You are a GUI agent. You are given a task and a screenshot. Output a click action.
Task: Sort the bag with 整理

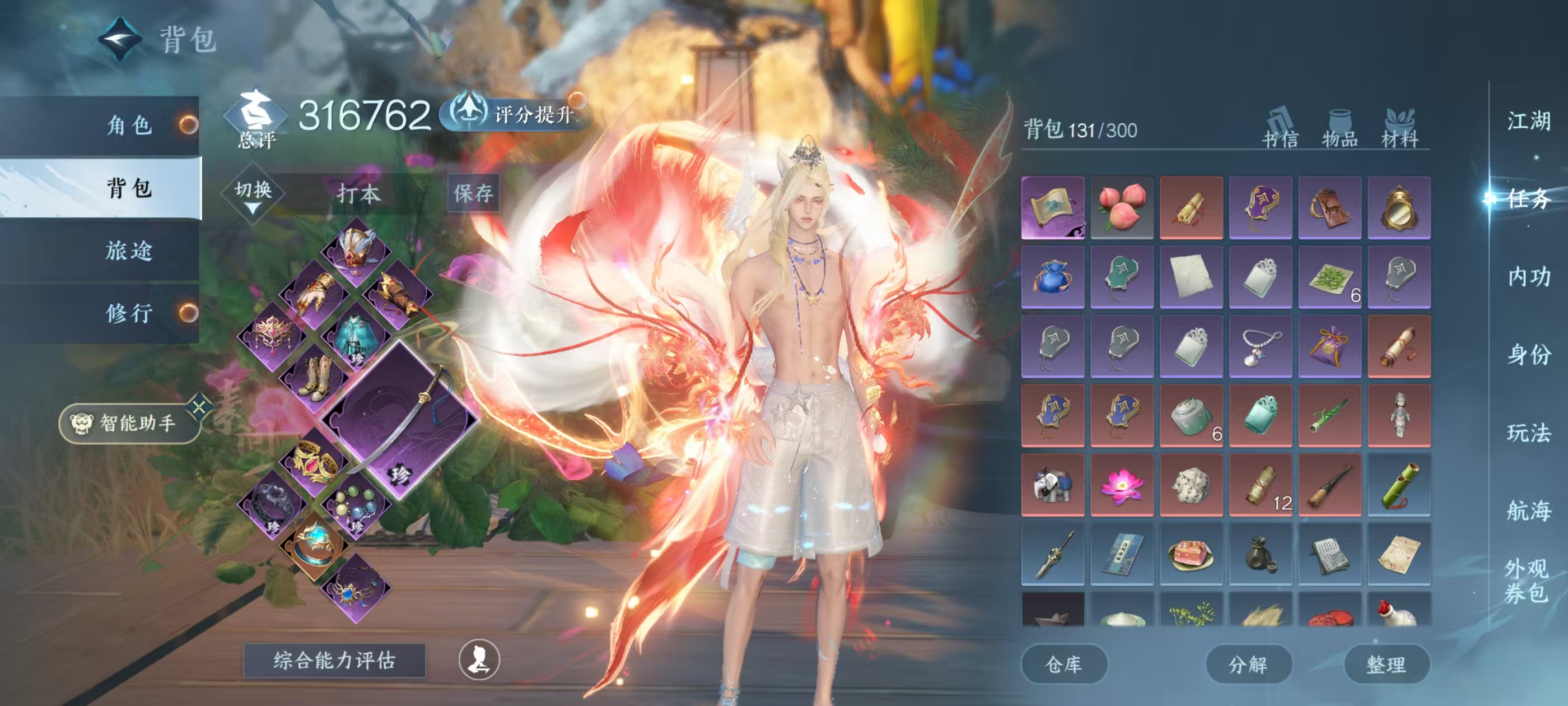(1386, 664)
